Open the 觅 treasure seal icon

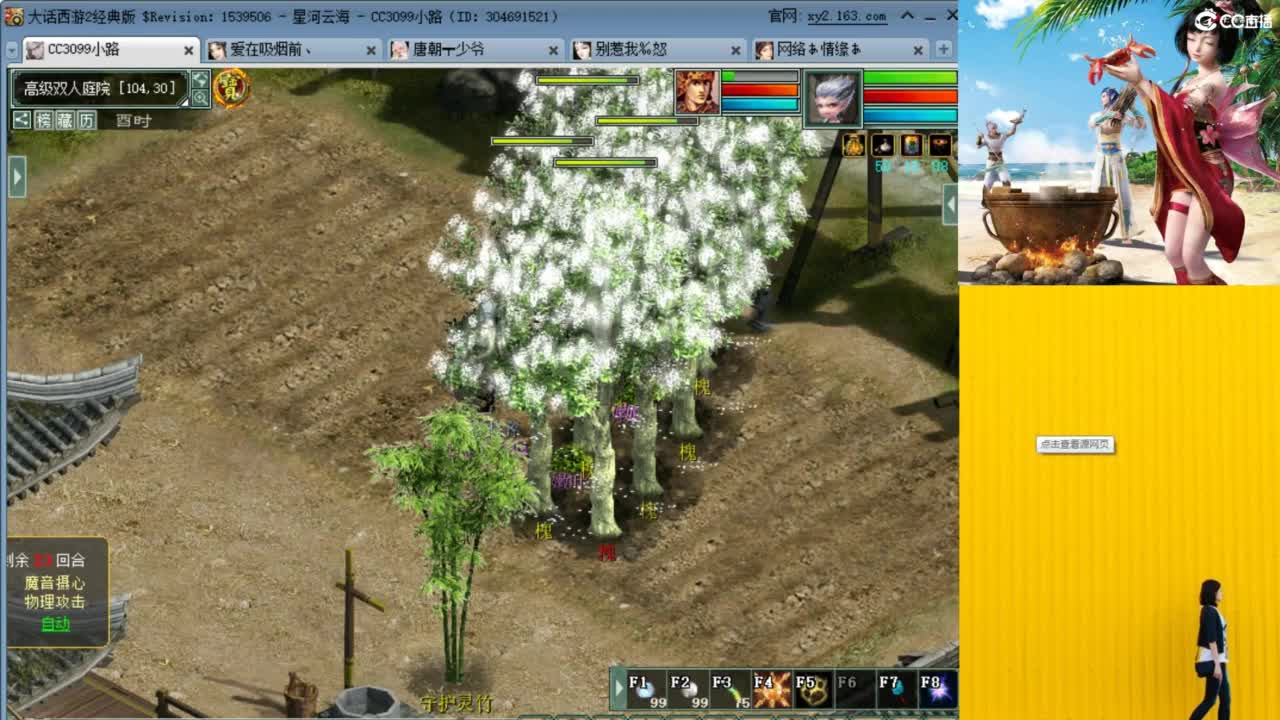(x=233, y=88)
